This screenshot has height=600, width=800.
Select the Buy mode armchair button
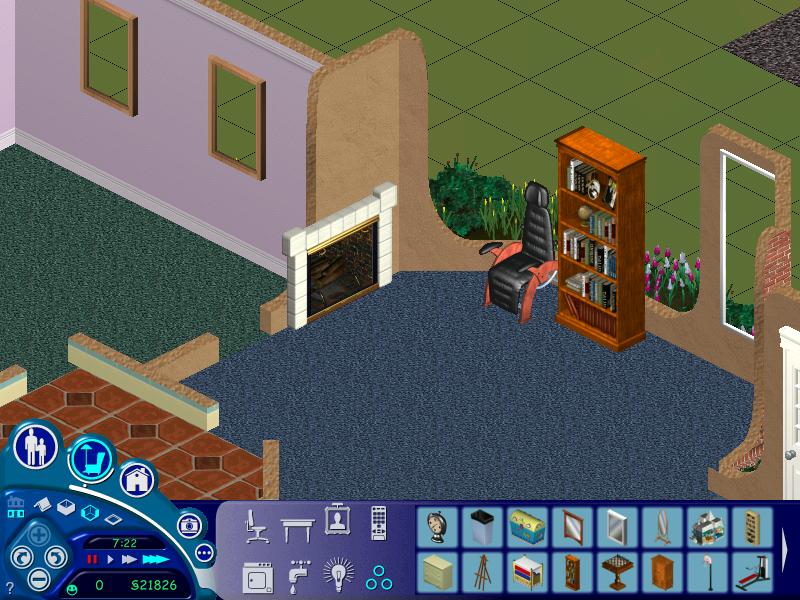tap(91, 459)
